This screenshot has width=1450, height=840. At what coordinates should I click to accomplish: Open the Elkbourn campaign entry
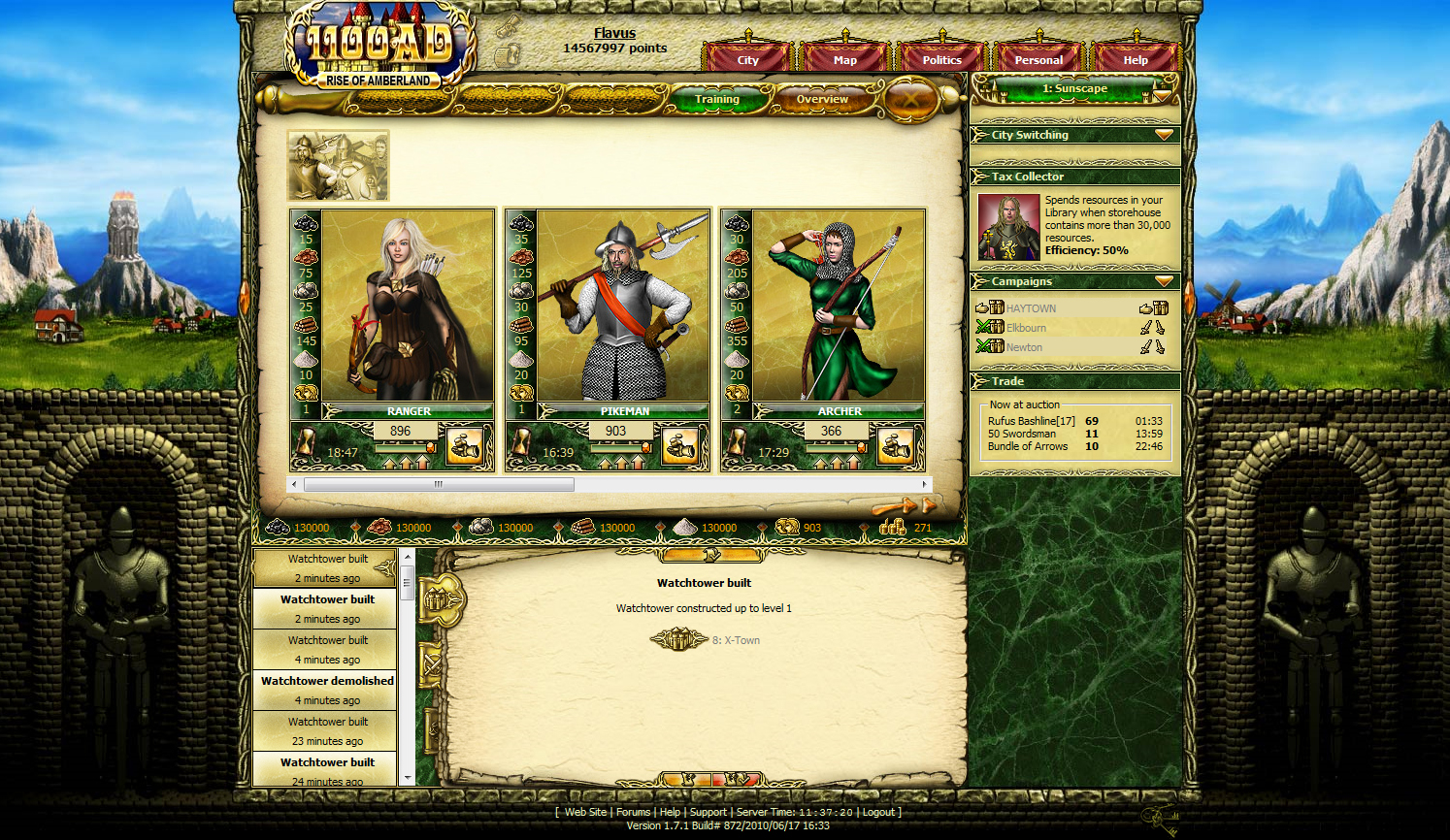[x=1026, y=328]
